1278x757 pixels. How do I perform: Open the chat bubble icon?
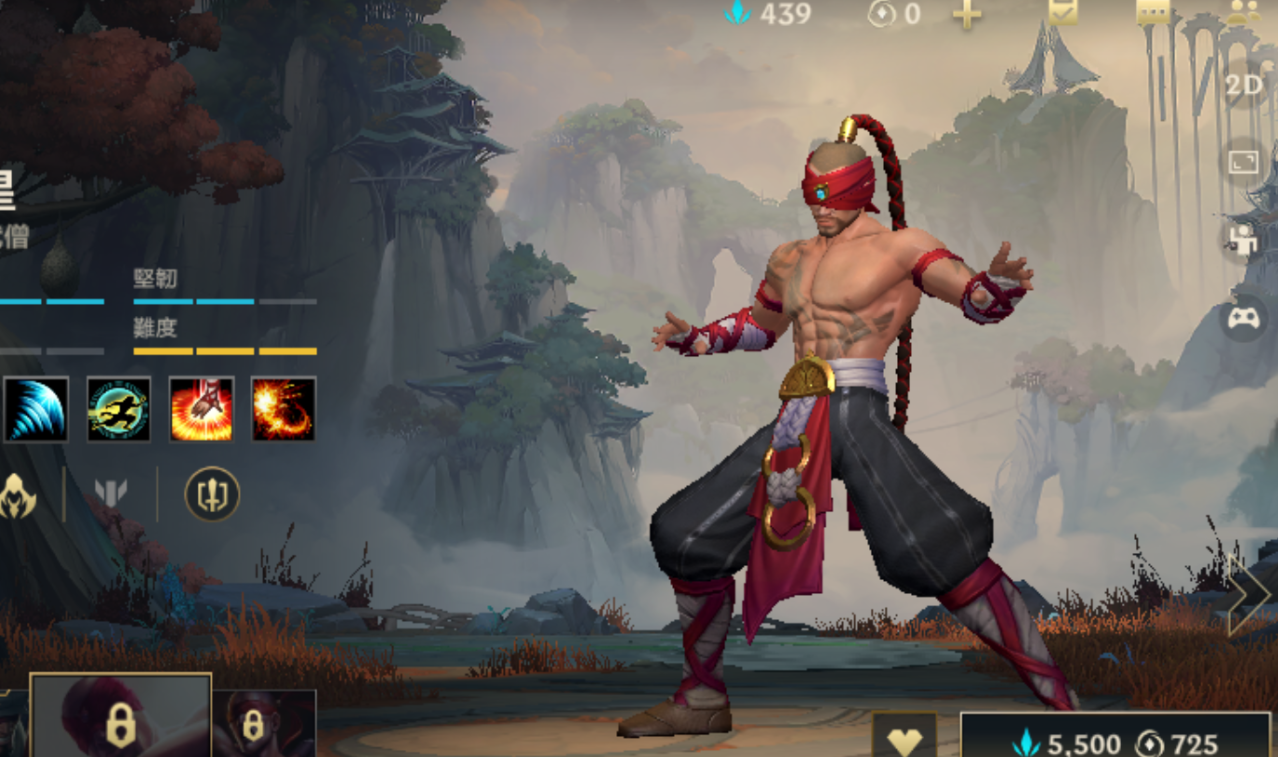[1153, 11]
